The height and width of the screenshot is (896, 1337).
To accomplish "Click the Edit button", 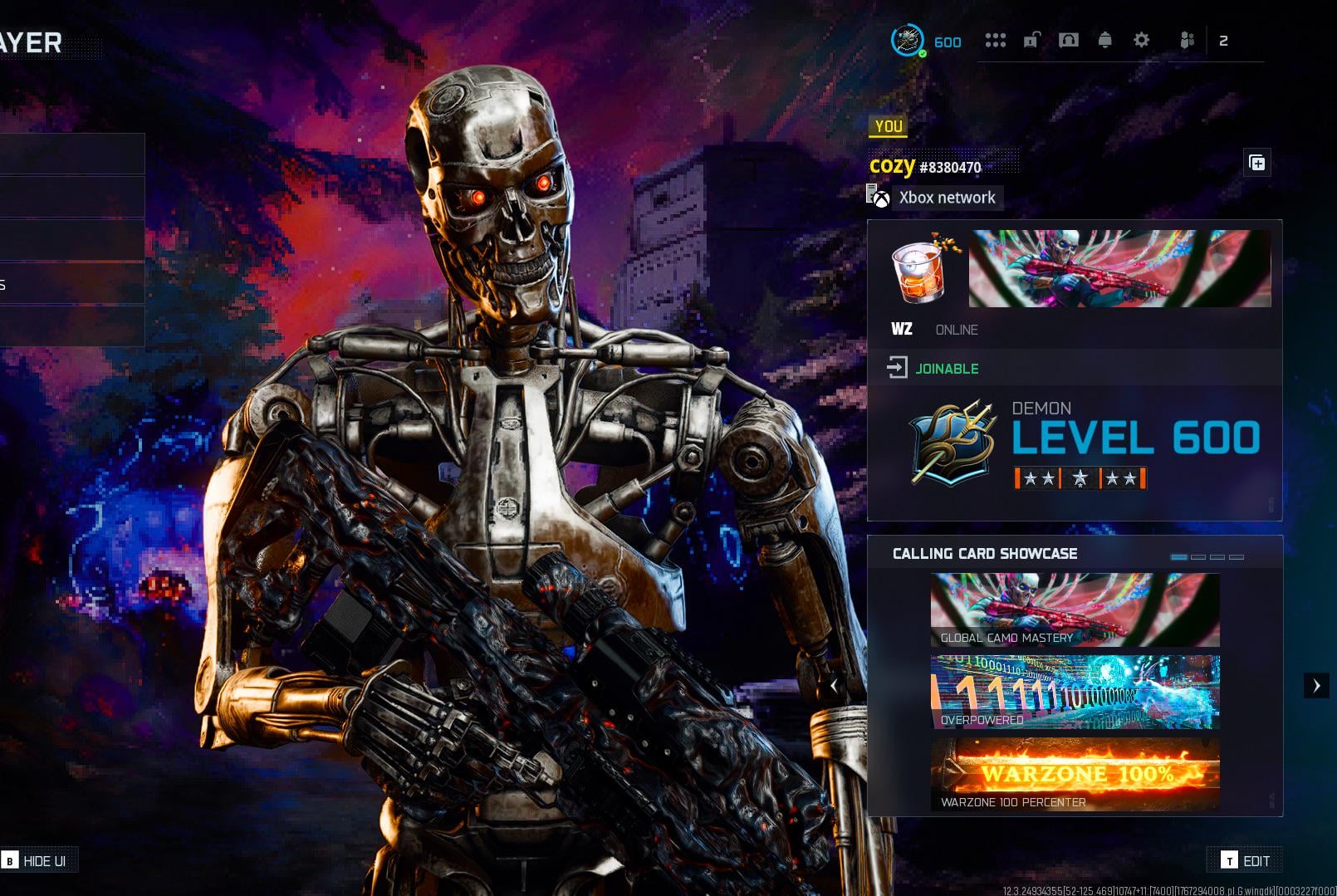I will [1245, 860].
